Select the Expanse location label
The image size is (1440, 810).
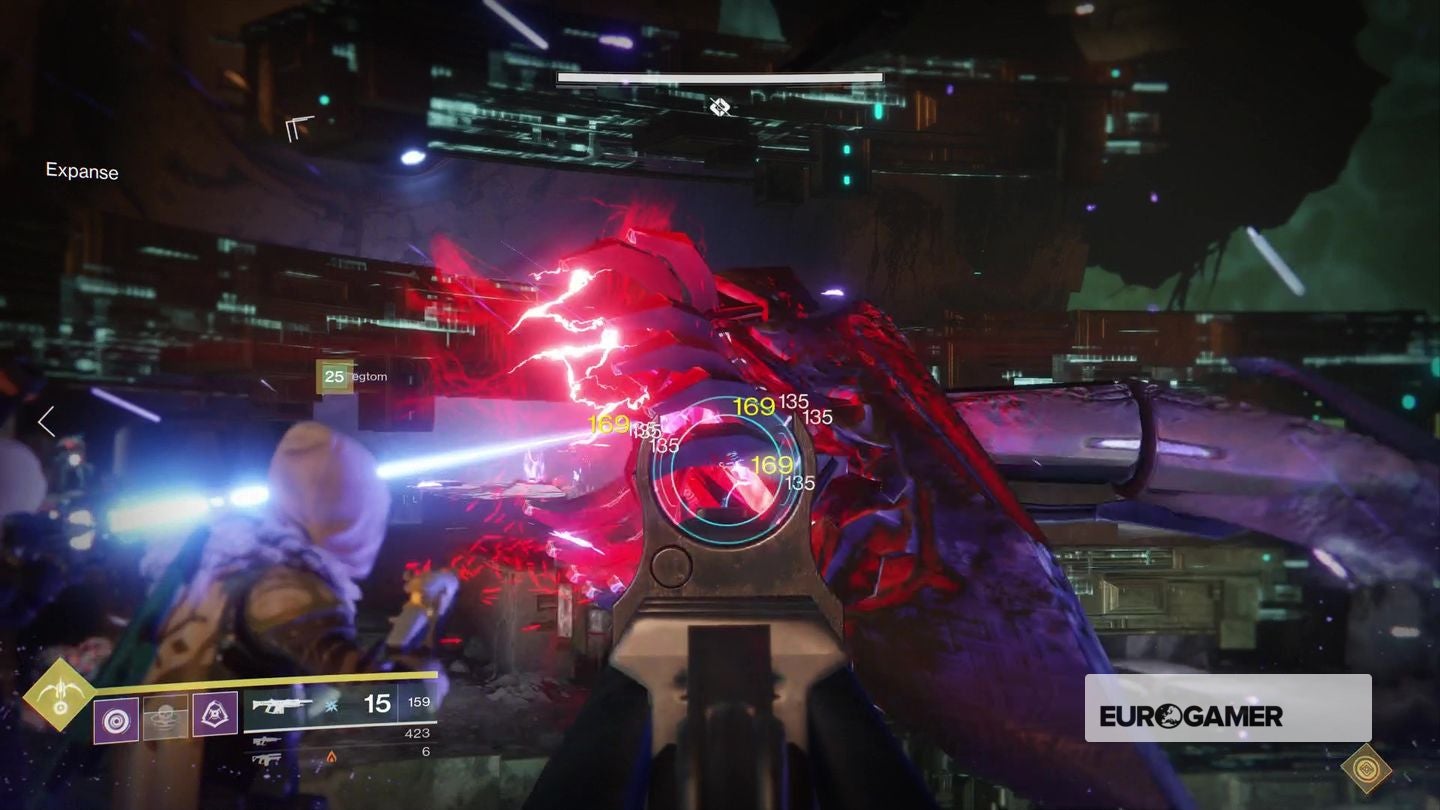pyautogui.click(x=80, y=172)
